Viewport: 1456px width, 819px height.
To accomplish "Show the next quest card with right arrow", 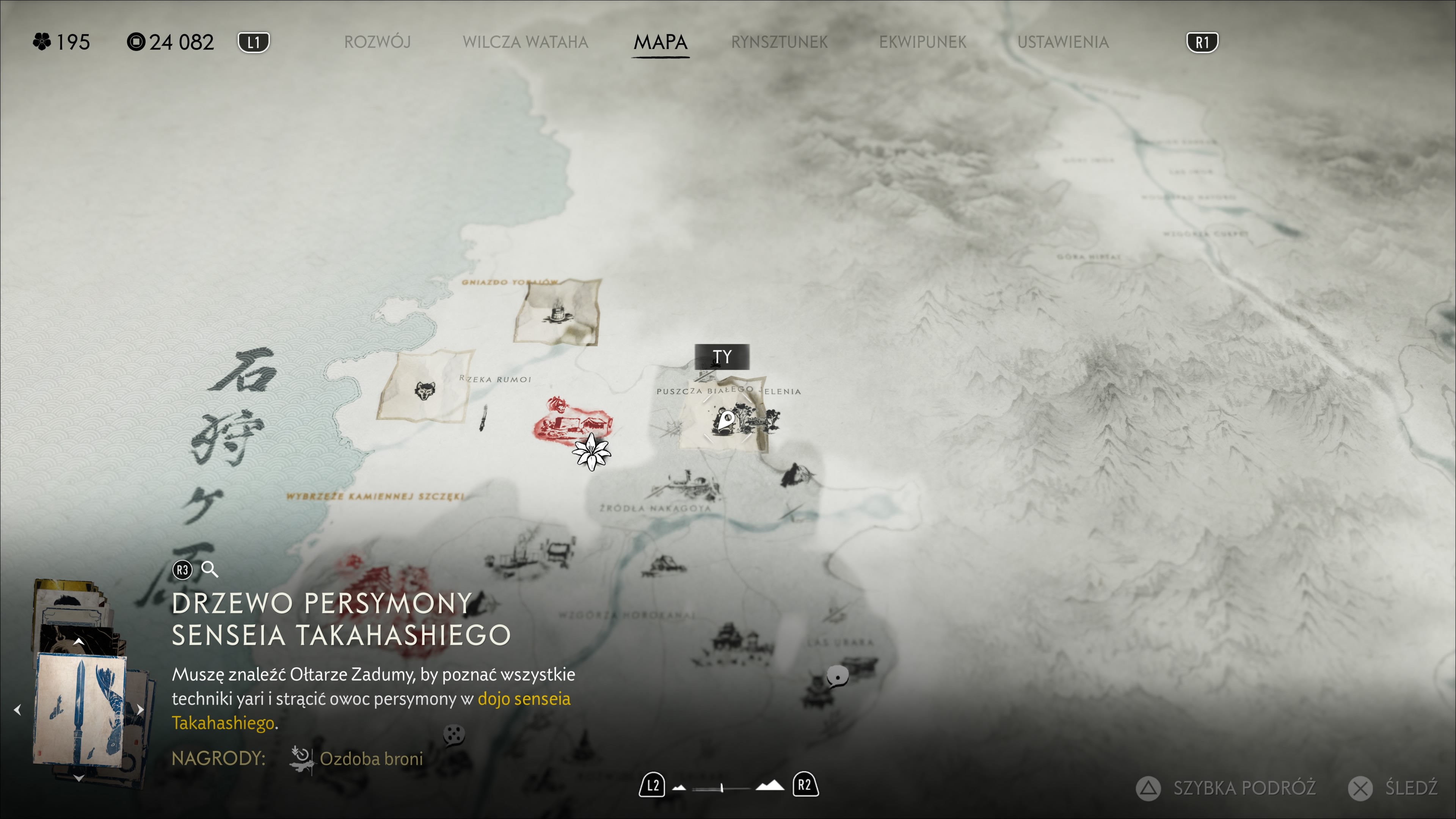I will (x=140, y=709).
